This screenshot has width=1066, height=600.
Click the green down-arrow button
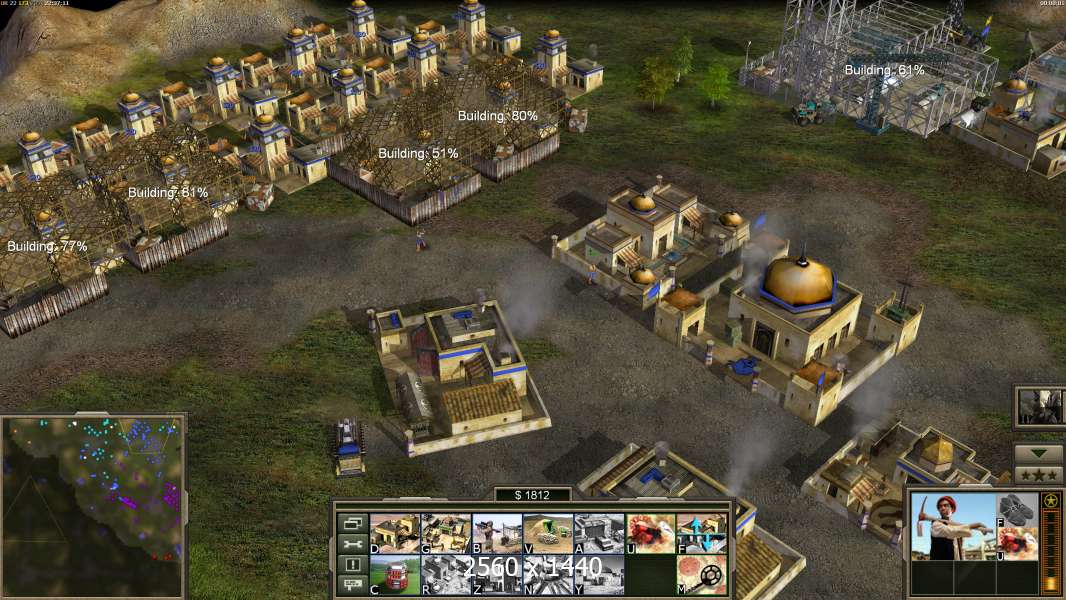click(1038, 453)
